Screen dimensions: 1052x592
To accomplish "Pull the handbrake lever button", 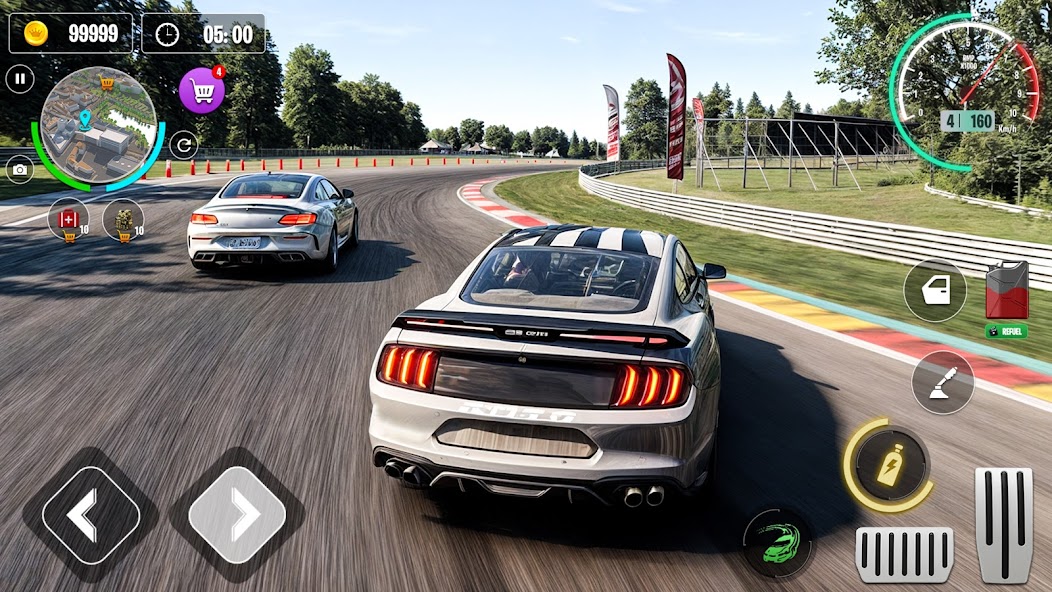I will pyautogui.click(x=942, y=383).
